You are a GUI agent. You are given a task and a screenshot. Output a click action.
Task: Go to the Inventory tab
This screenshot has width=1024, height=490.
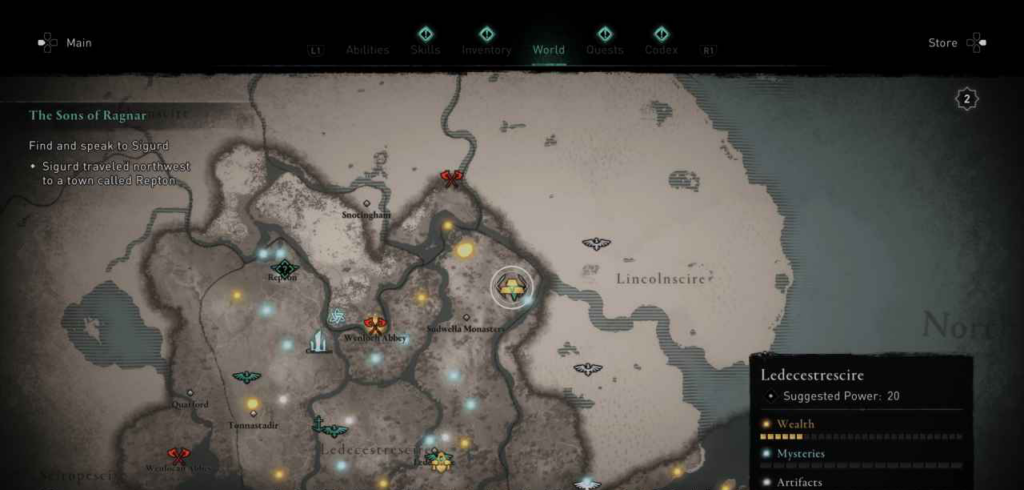point(486,50)
